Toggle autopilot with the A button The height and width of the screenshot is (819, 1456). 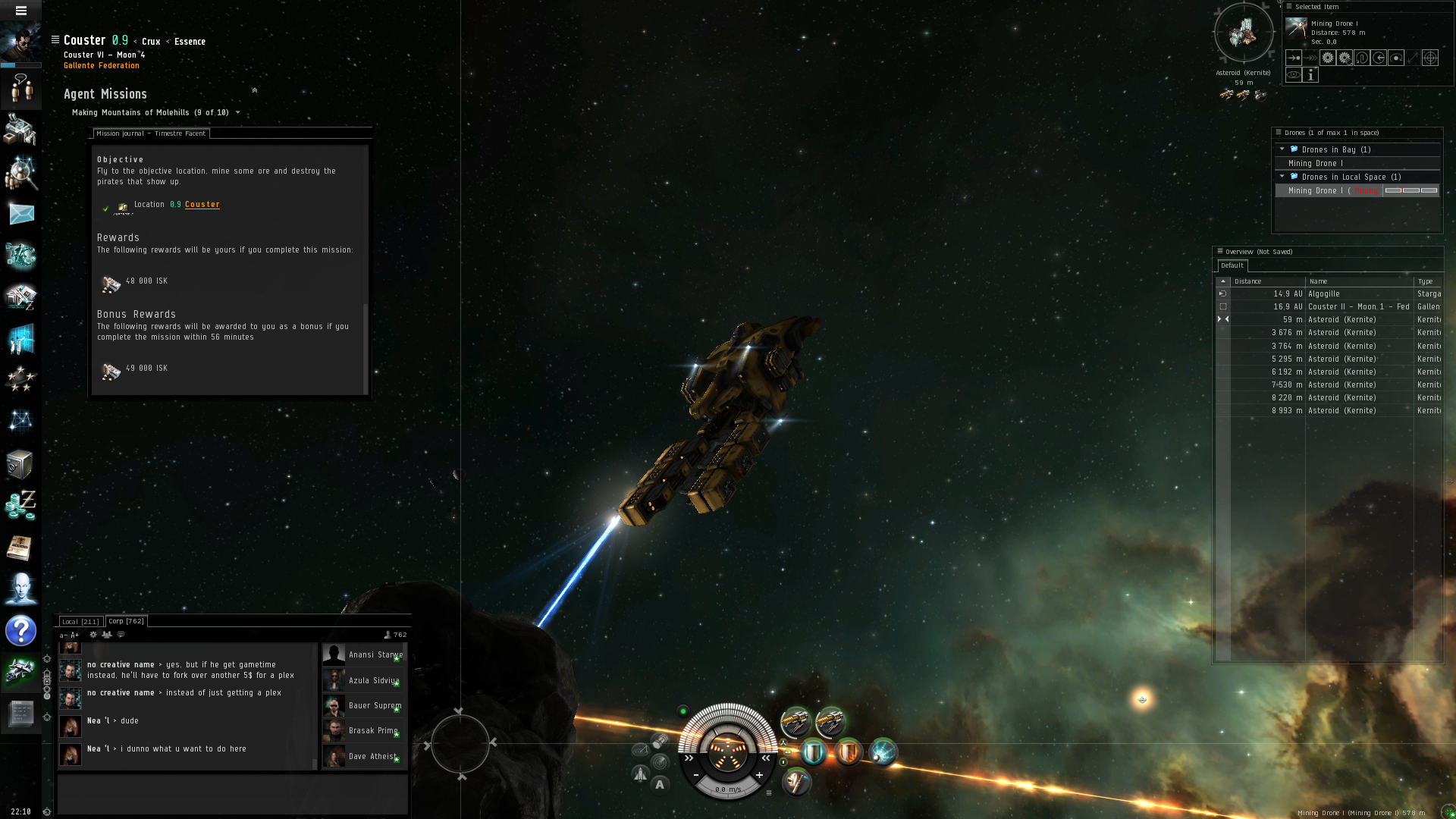pos(660,785)
